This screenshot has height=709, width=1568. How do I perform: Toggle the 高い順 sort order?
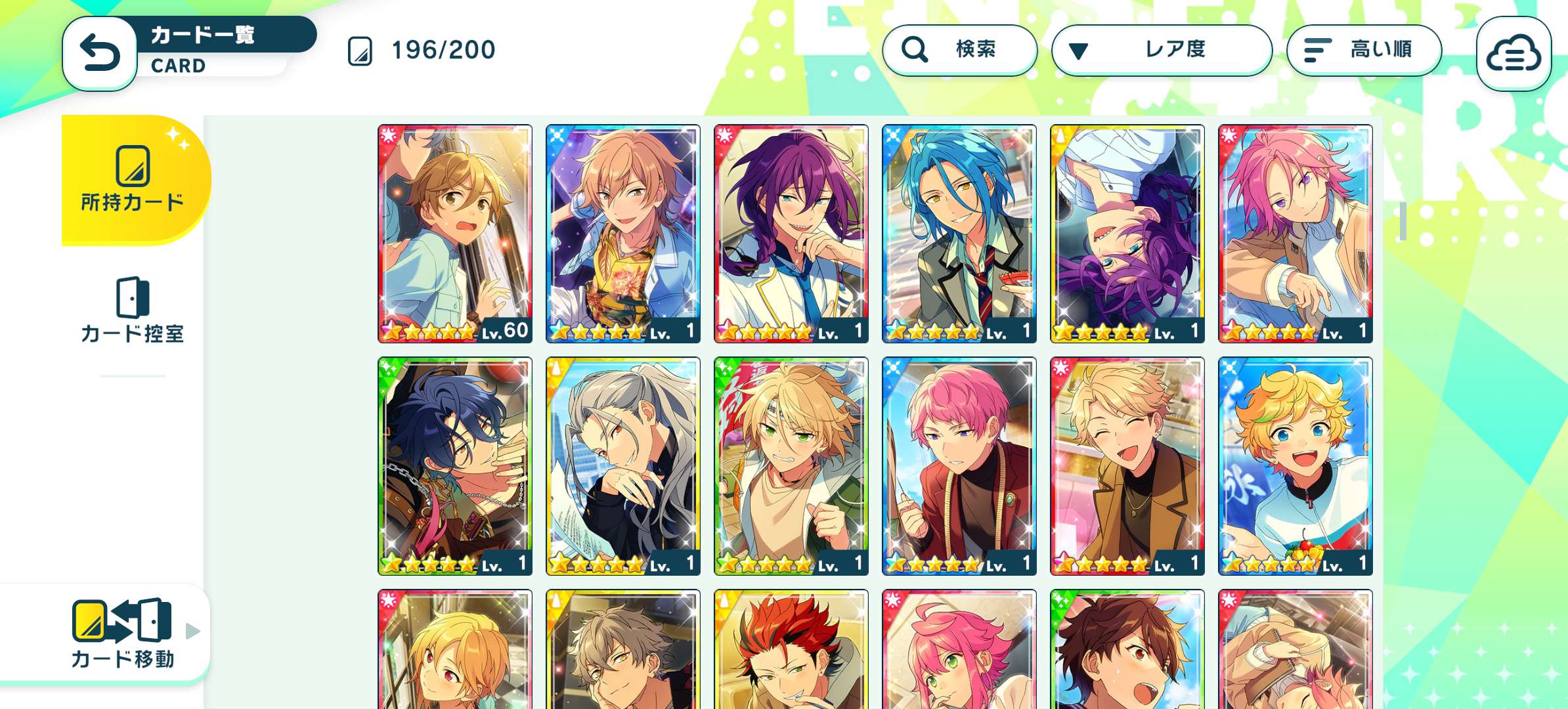(x=1364, y=50)
